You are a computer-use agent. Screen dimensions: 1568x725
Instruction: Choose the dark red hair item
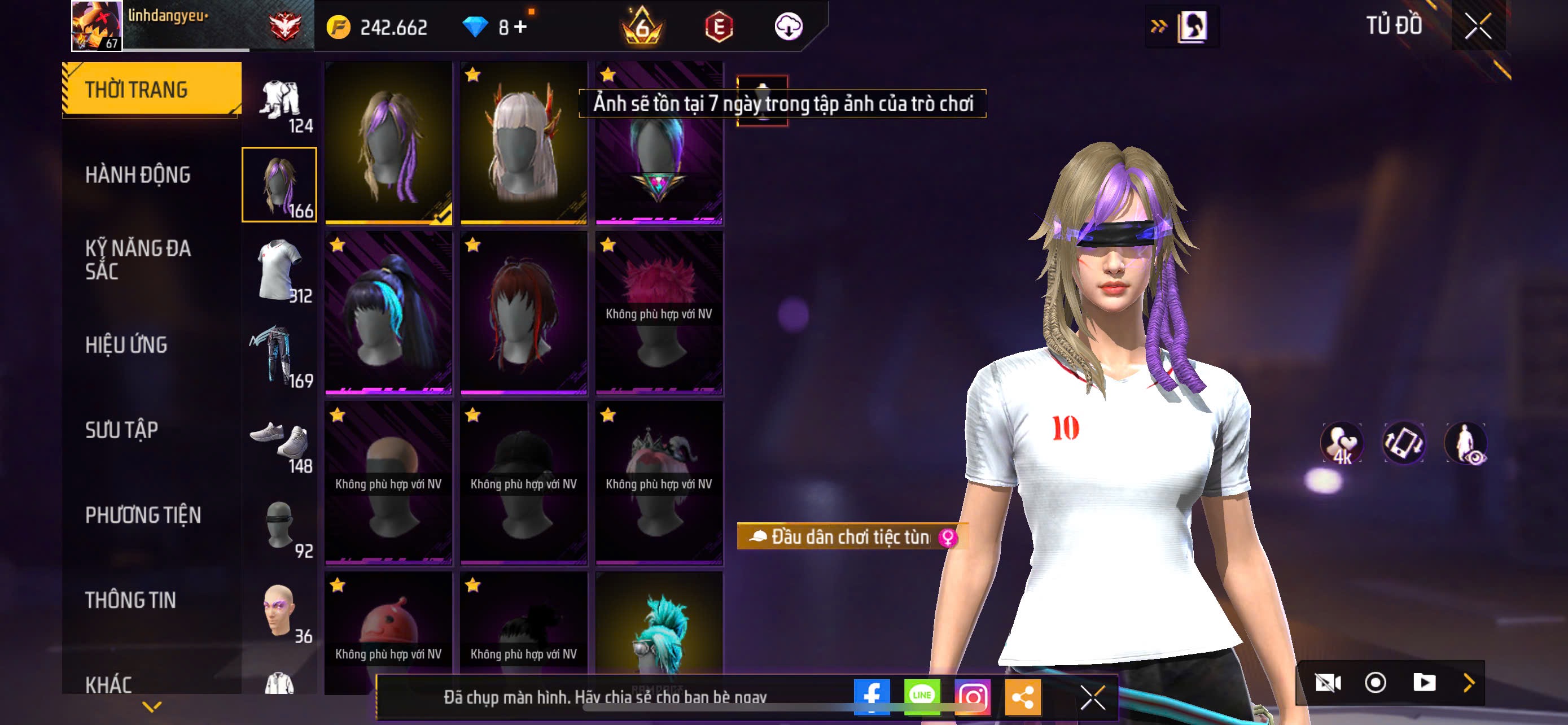[523, 313]
